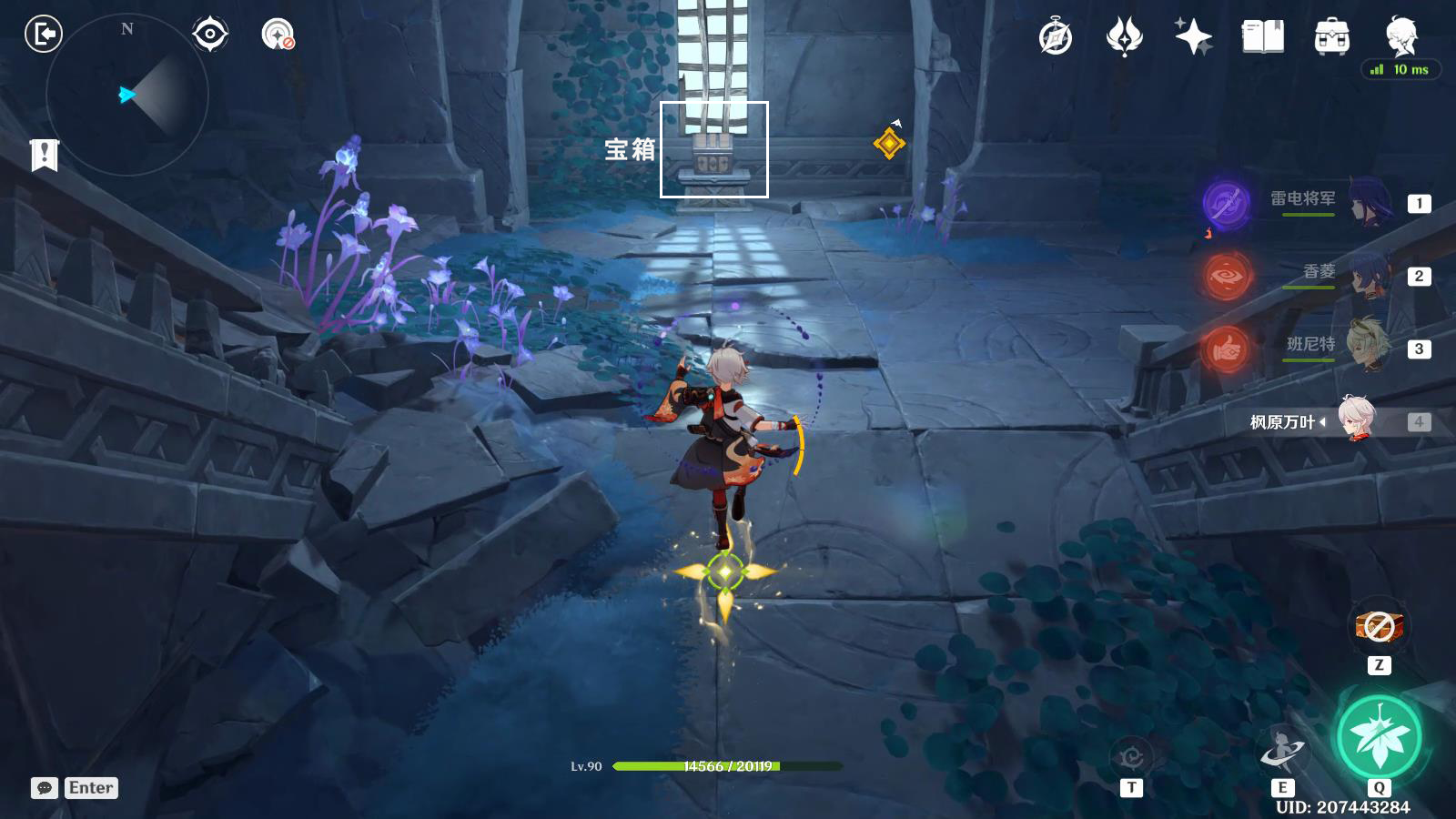Click the exit door icon
This screenshot has height=819, width=1456.
[43, 35]
